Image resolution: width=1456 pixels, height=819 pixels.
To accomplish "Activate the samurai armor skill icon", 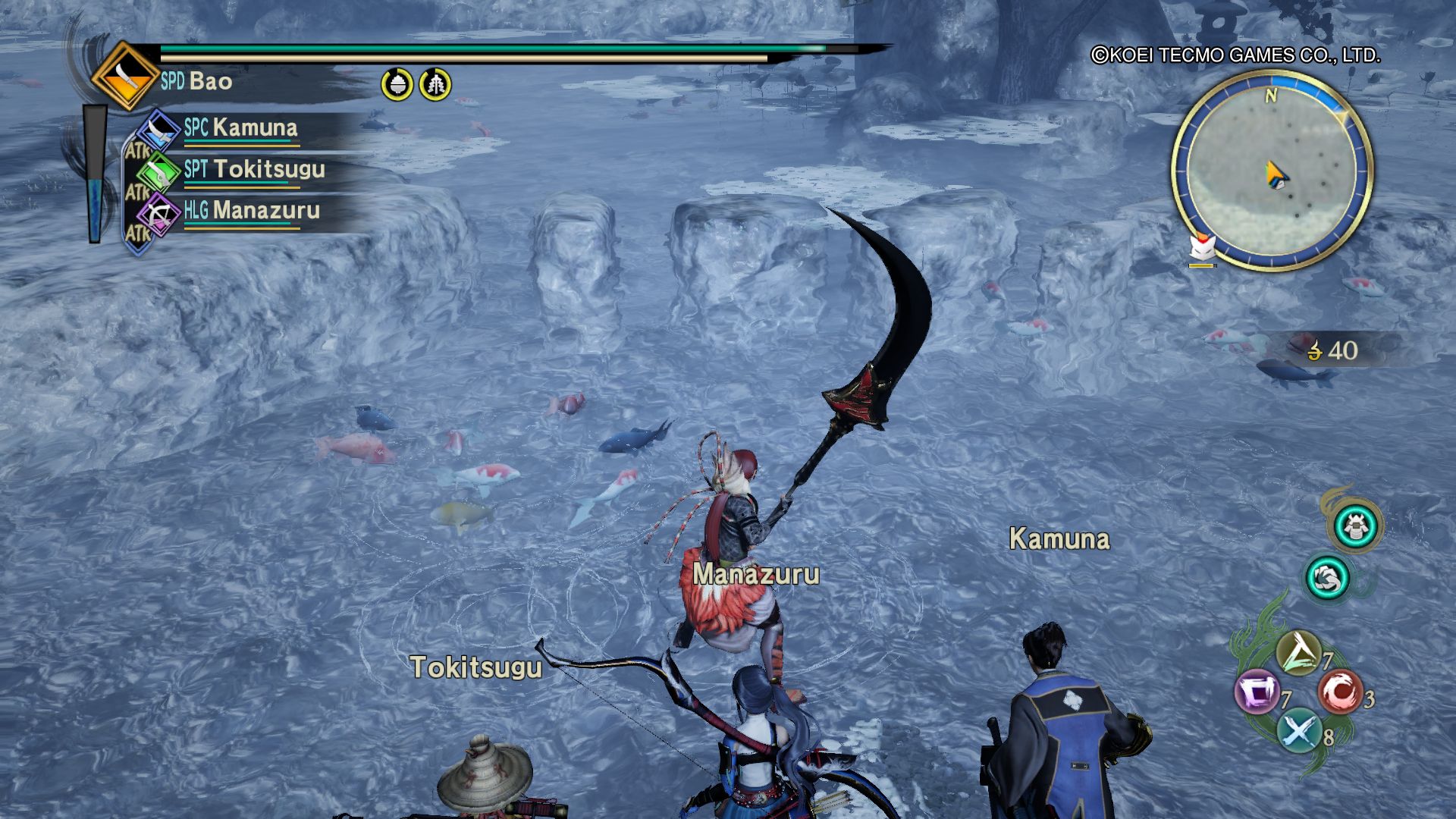I will coord(1355,526).
